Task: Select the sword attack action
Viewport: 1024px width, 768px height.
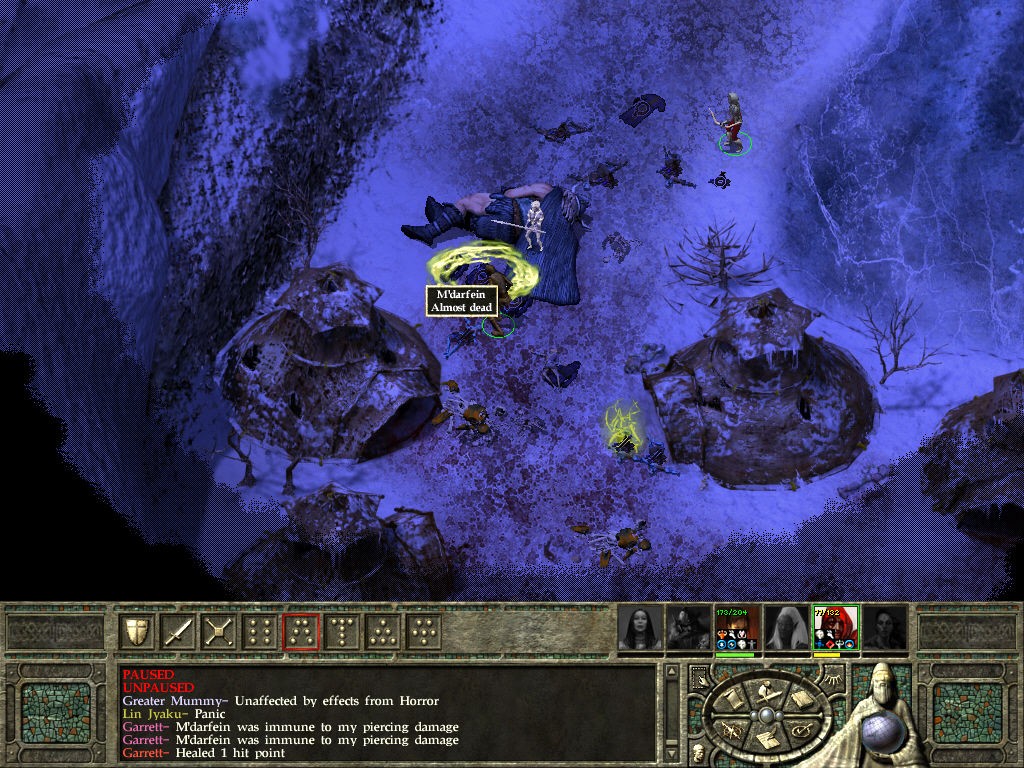Action: (178, 631)
